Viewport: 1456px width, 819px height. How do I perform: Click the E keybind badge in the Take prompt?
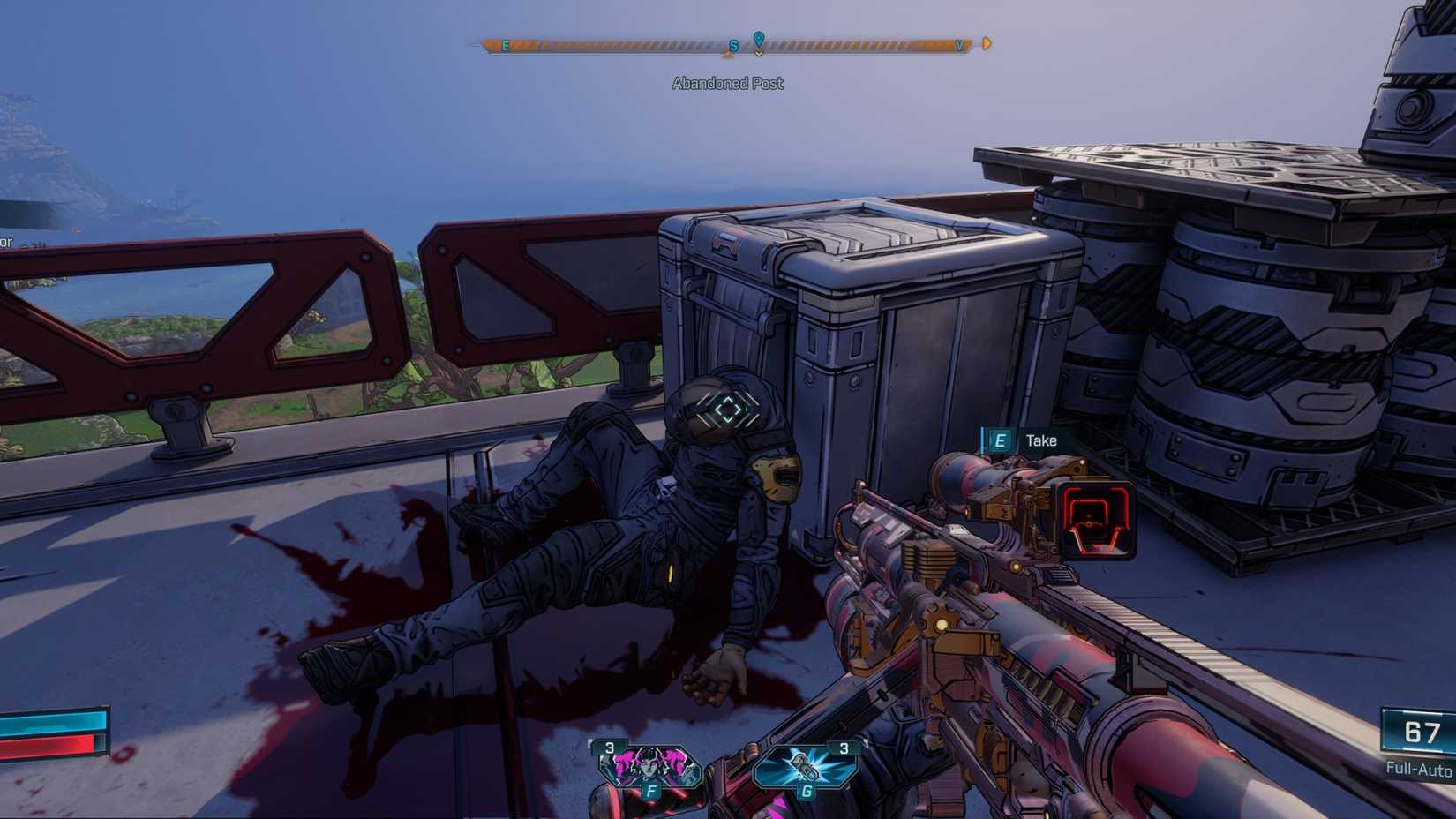(999, 440)
